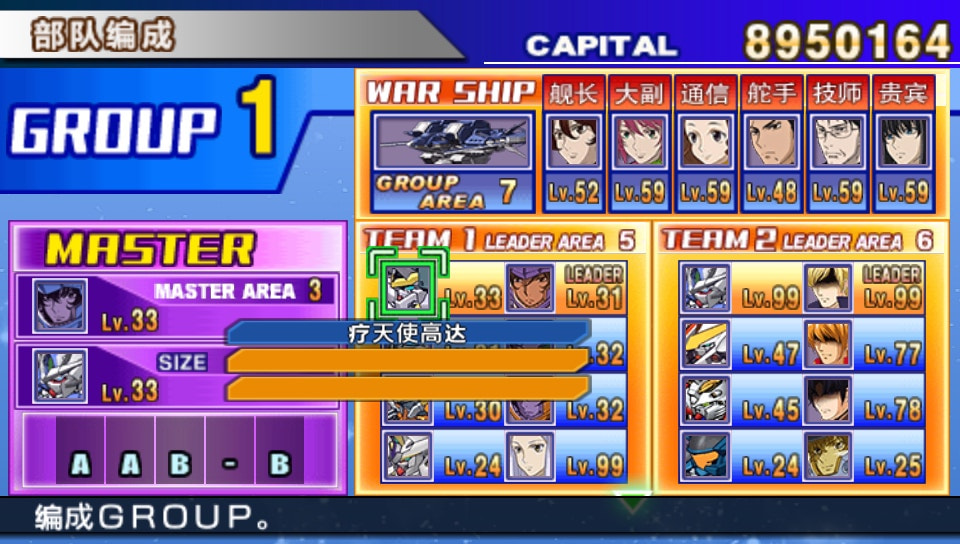The height and width of the screenshot is (544, 960).
Task: Choose Team 1 pilot at Lv.99
Action: 530,456
